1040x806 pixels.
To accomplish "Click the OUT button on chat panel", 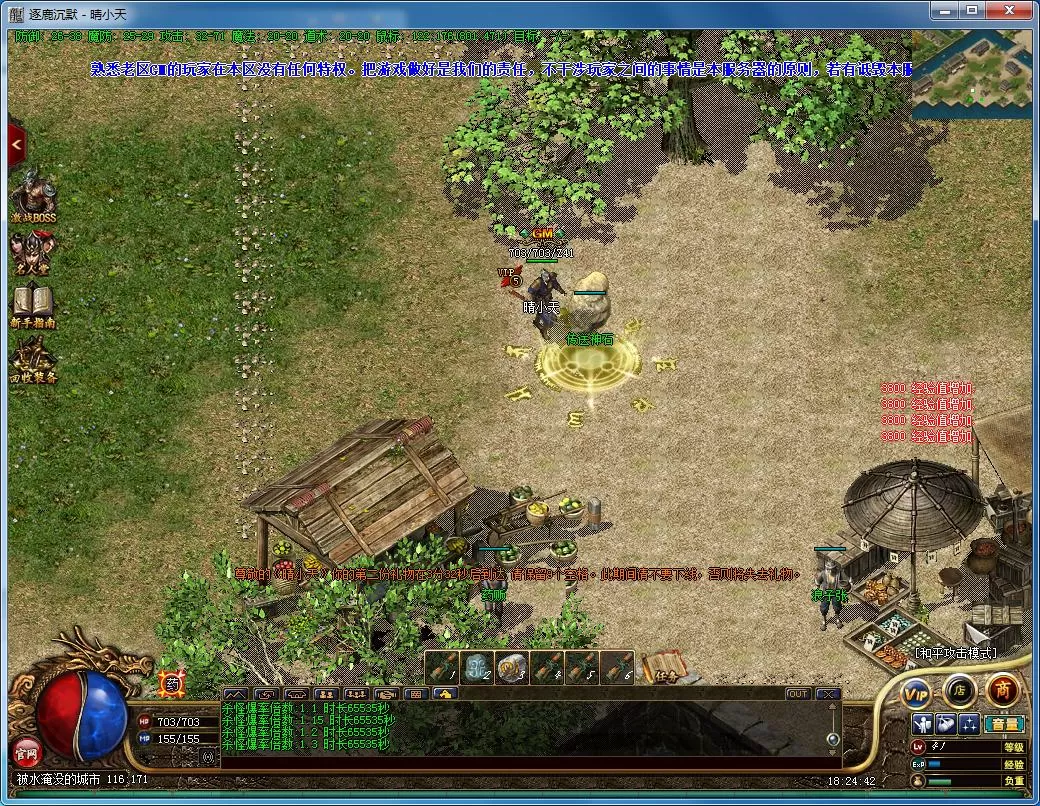I will 798,694.
